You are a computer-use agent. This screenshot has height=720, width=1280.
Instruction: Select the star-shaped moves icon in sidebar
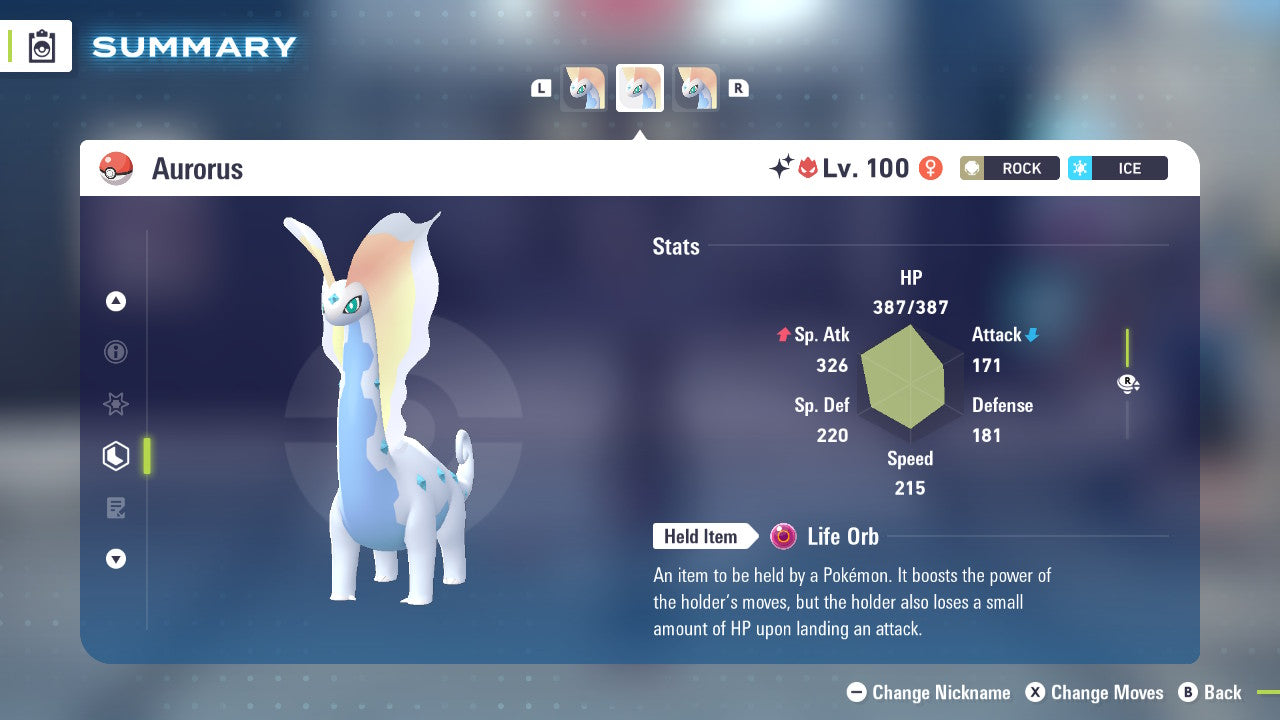[116, 404]
